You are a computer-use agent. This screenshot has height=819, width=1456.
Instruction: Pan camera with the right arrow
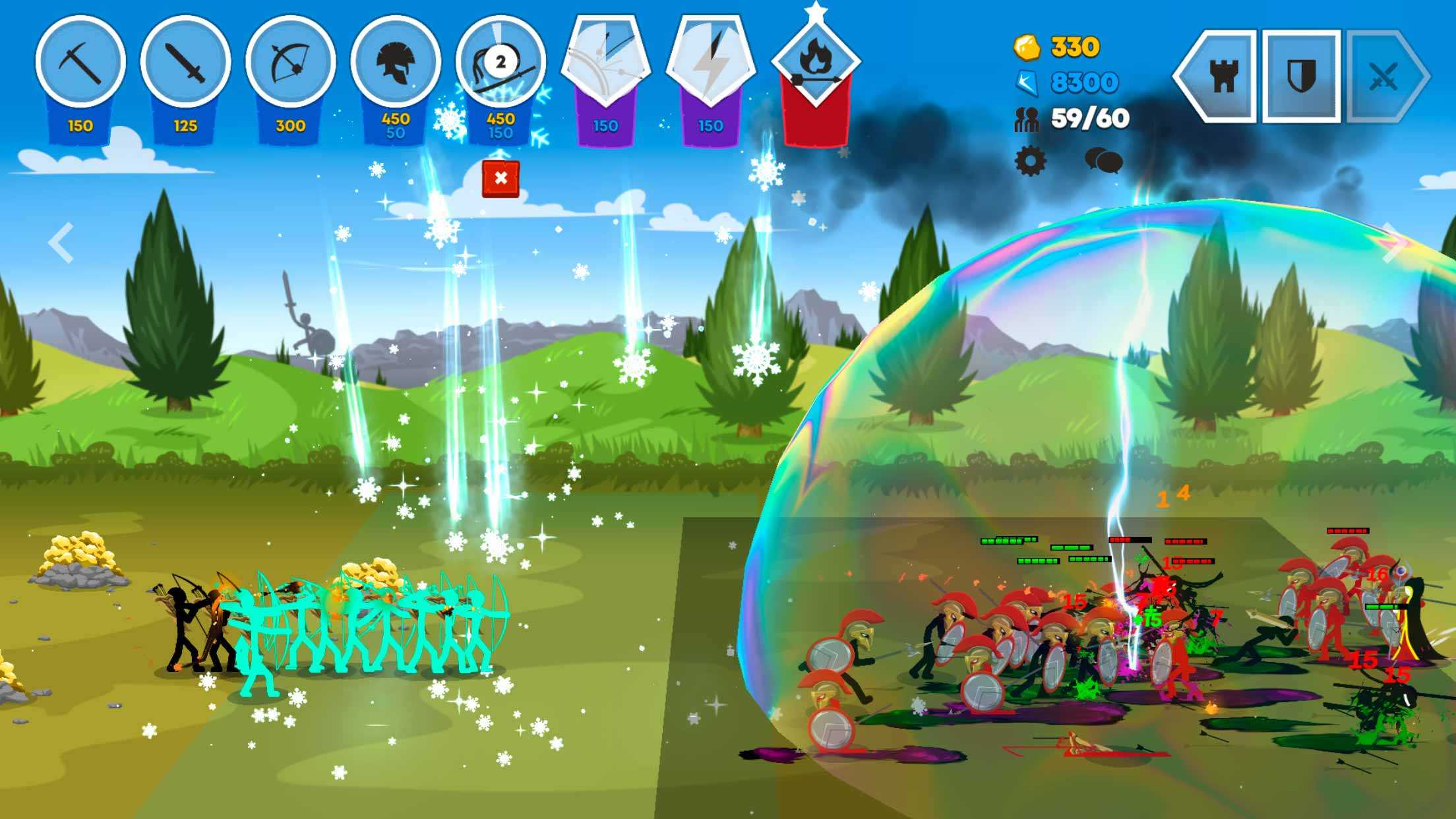click(x=1393, y=243)
